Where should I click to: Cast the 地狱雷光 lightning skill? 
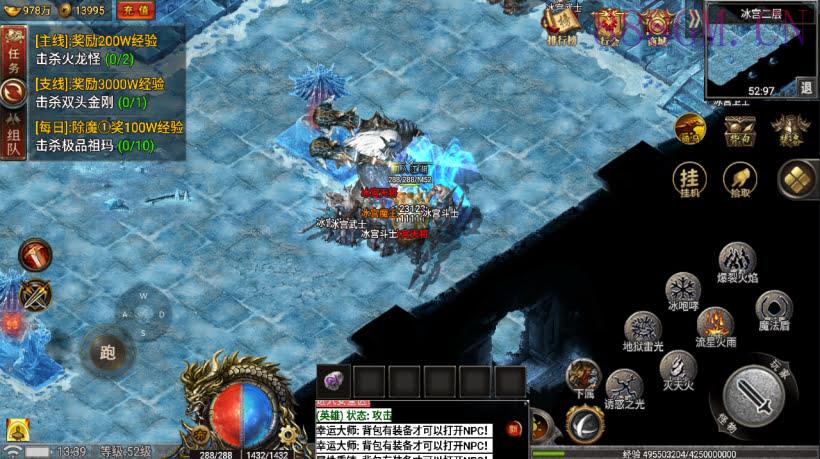point(643,331)
